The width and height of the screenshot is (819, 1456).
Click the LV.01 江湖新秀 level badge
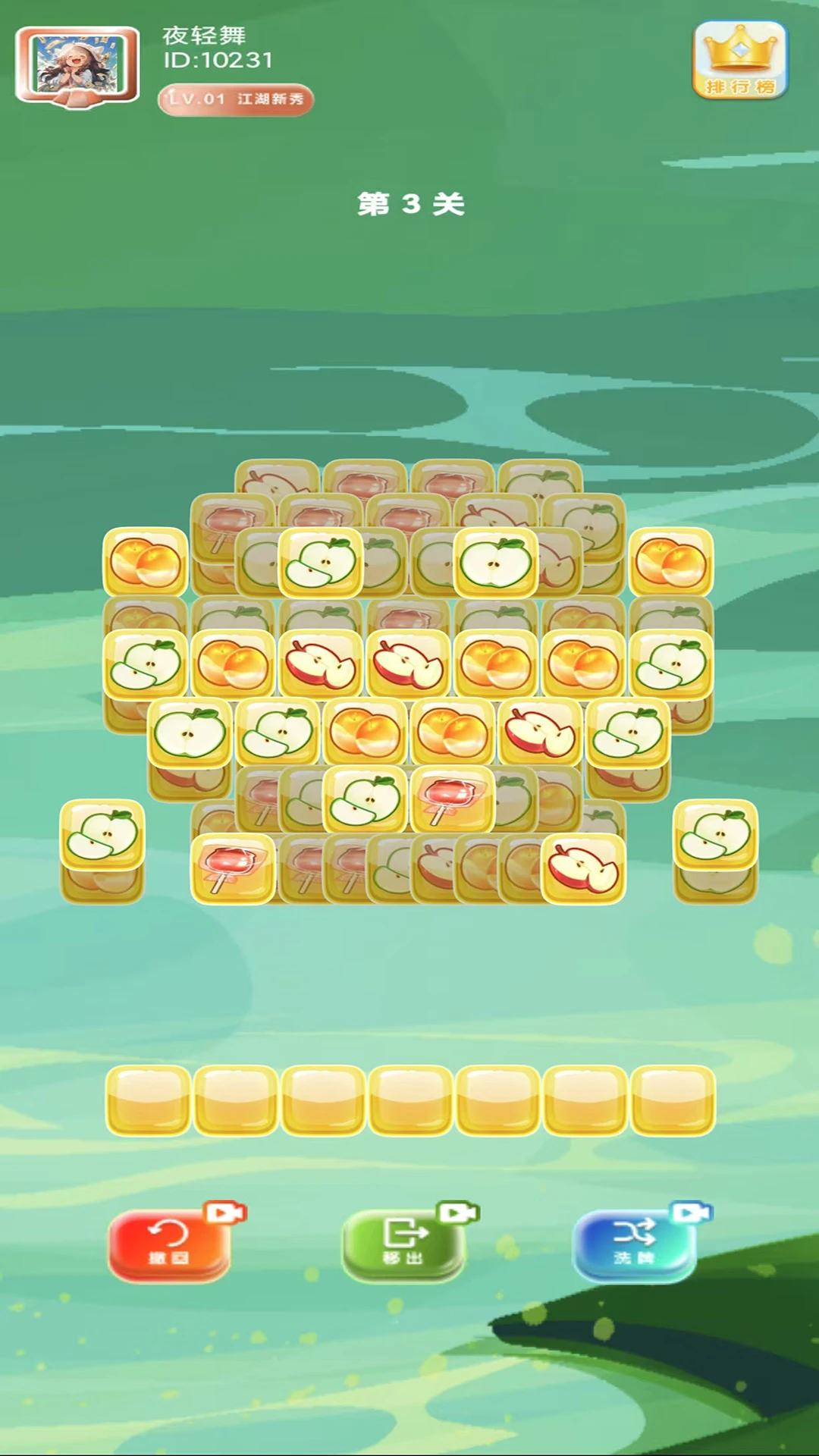(x=236, y=99)
